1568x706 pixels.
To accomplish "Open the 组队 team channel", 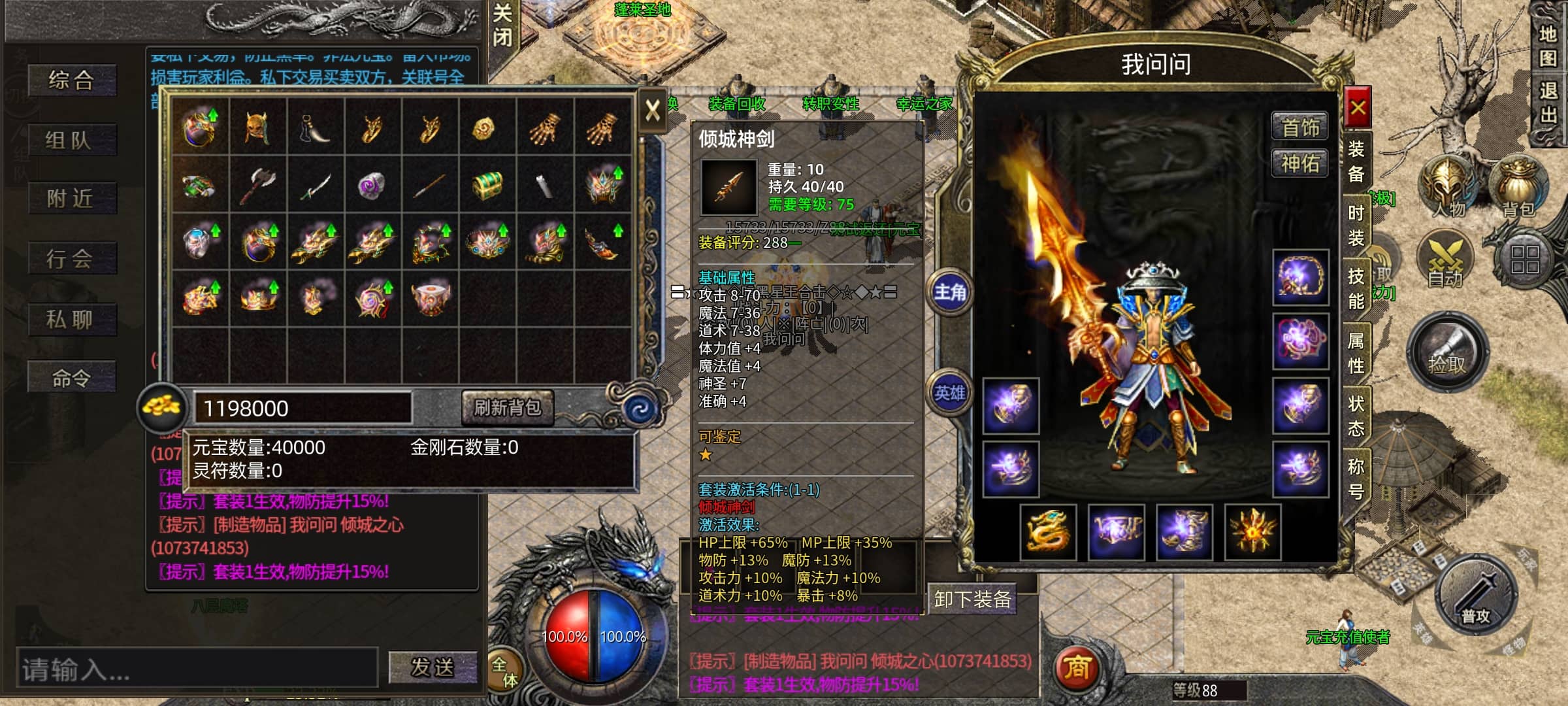I will point(72,140).
